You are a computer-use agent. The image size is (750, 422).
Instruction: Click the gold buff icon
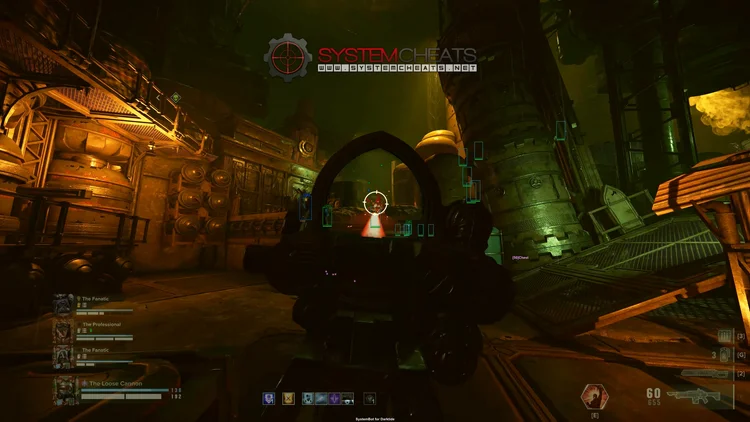click(x=287, y=398)
